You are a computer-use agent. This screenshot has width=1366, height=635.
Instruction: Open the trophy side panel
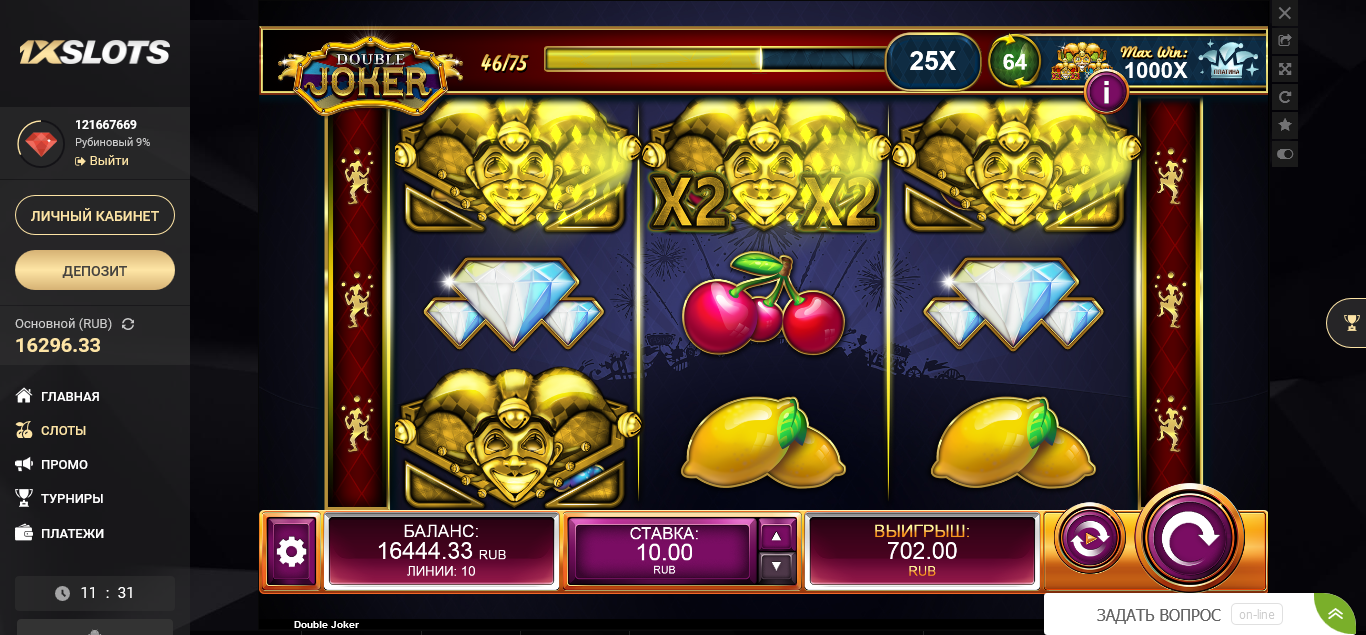[1351, 322]
